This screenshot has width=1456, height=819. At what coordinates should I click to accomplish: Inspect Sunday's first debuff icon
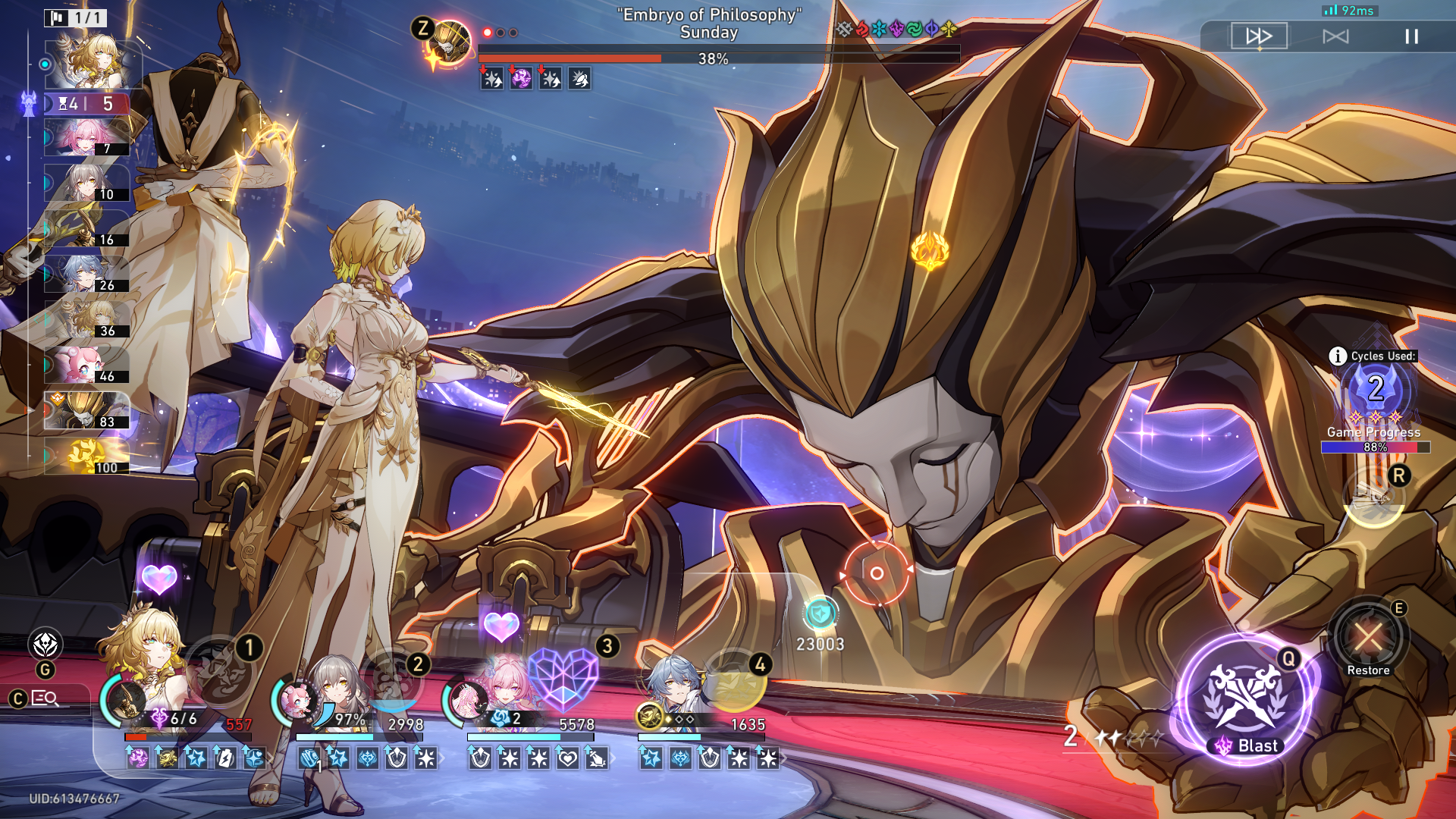[491, 79]
